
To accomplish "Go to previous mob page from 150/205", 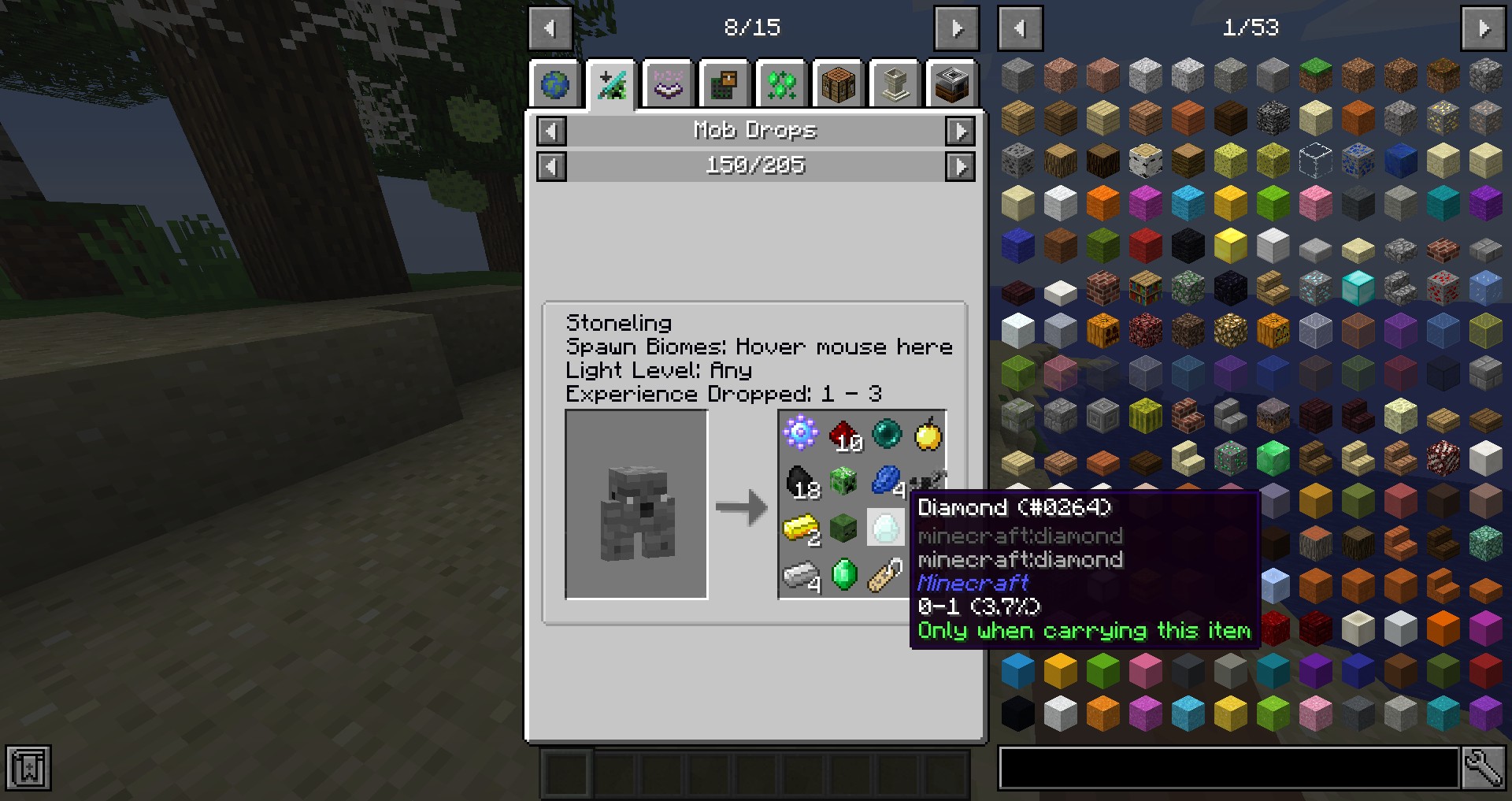I will (551, 166).
